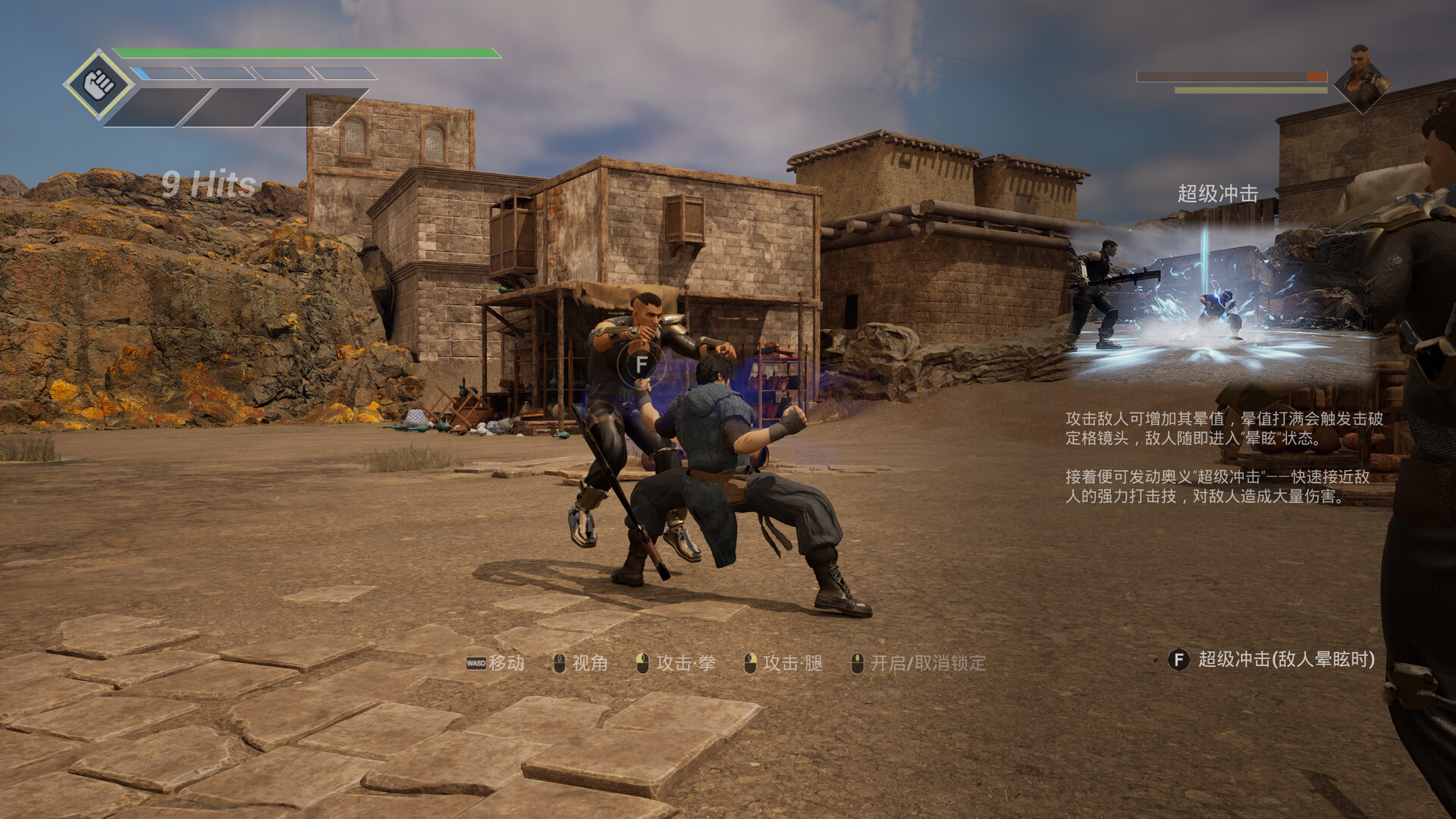Select the kick attack (攻击·腿) mouse icon

[x=752, y=662]
